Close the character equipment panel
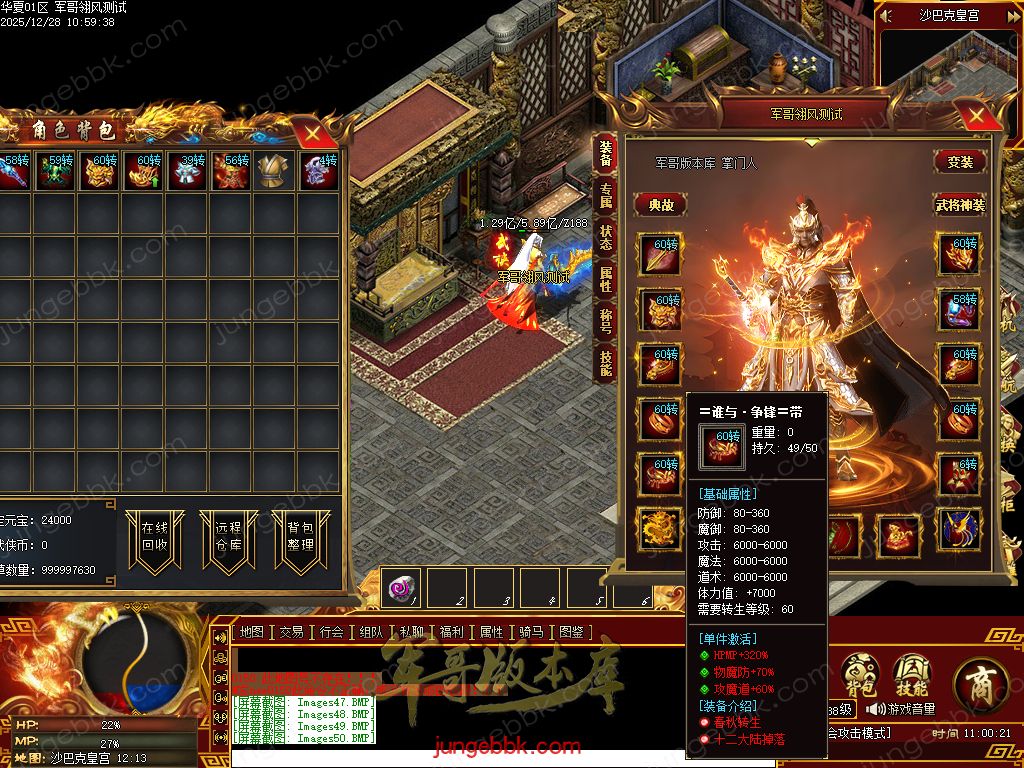Screen dimensions: 1024x768 [970, 113]
